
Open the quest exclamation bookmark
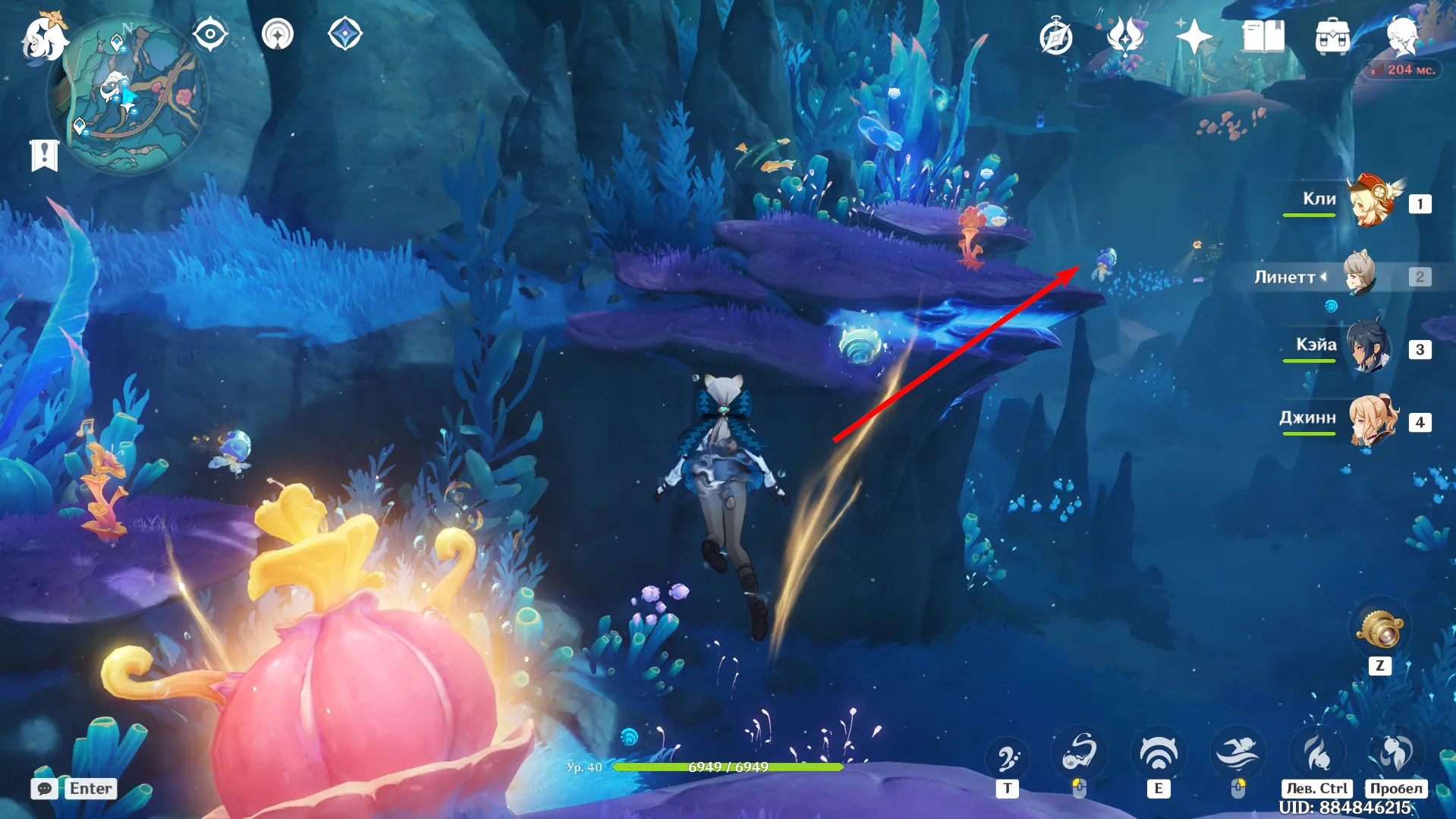[x=44, y=156]
